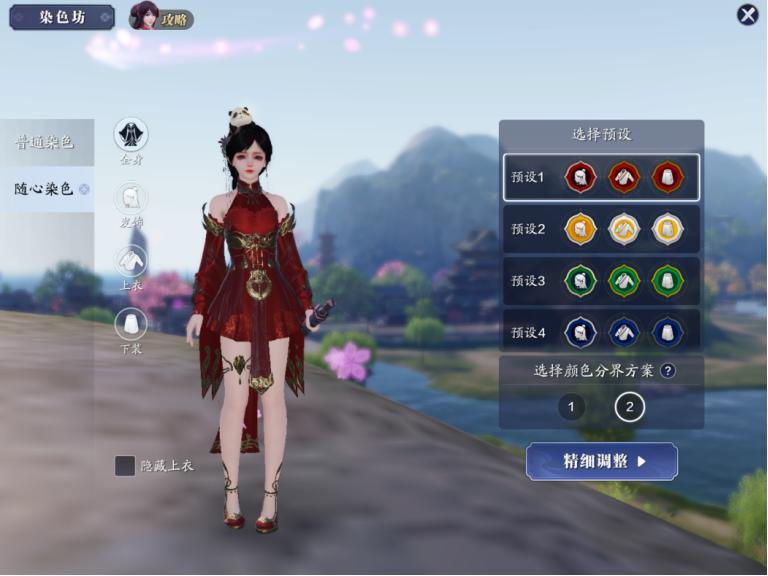The width and height of the screenshot is (768, 576).
Task: Click the 精细调整 fine-tune button
Action: 601,461
